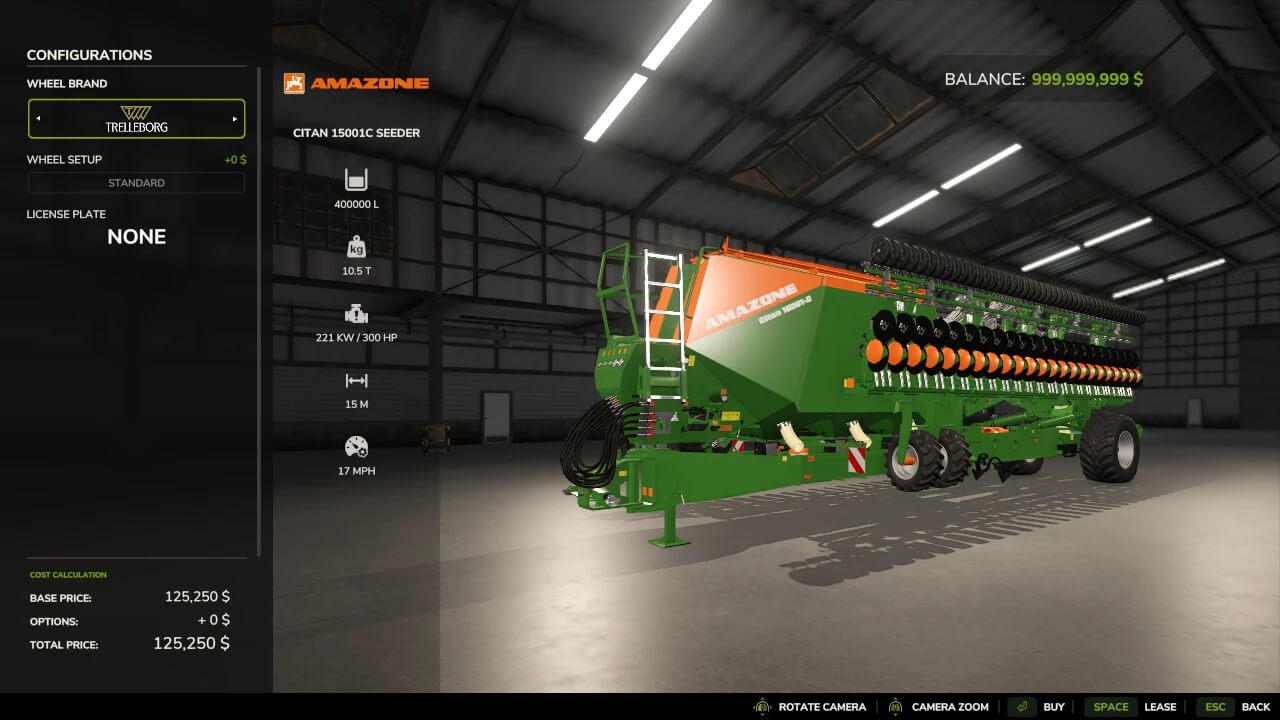Select next wheel brand with right arrow
This screenshot has height=720, width=1280.
235,119
